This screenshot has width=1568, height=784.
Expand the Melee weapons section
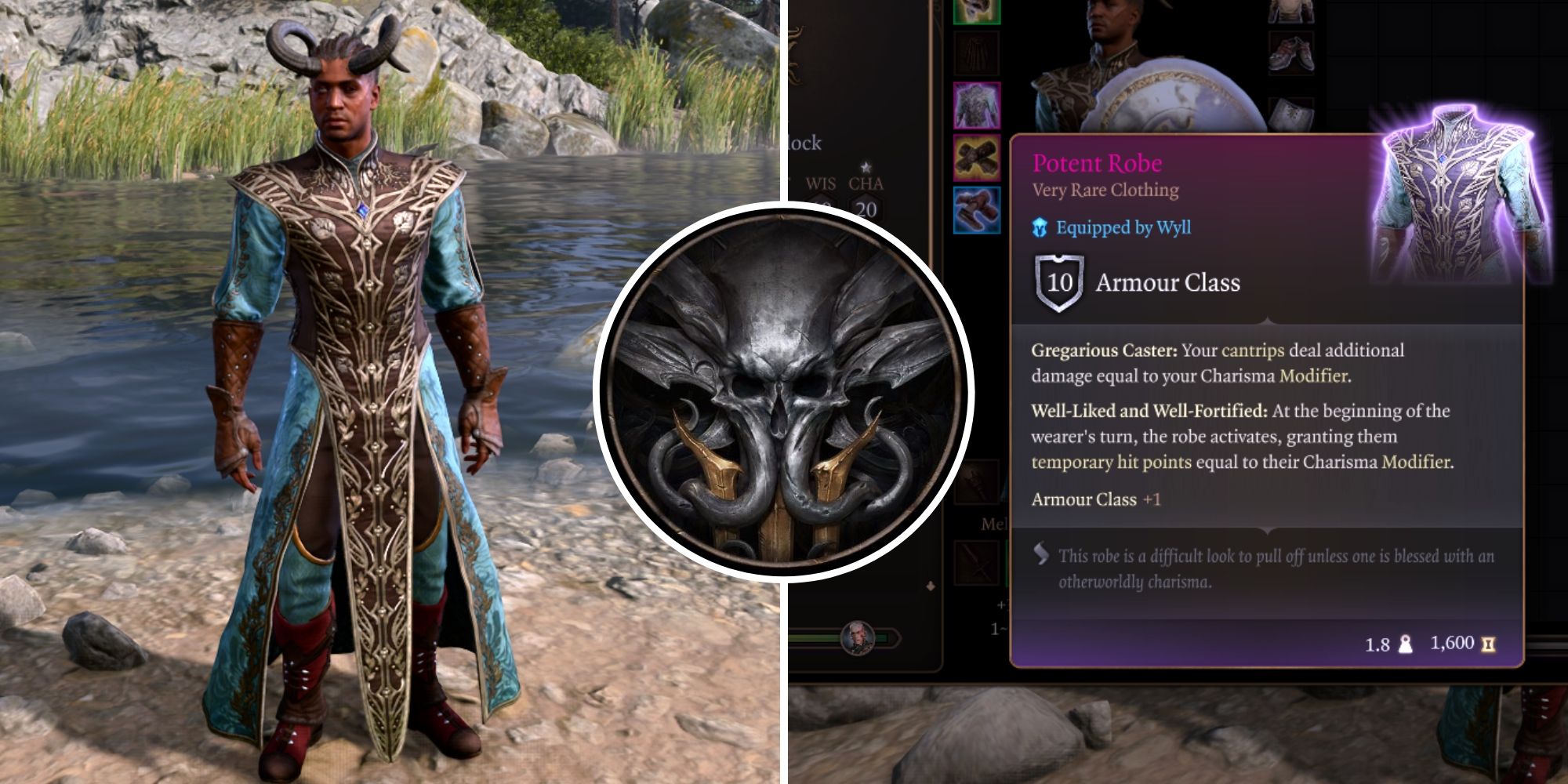click(x=994, y=524)
